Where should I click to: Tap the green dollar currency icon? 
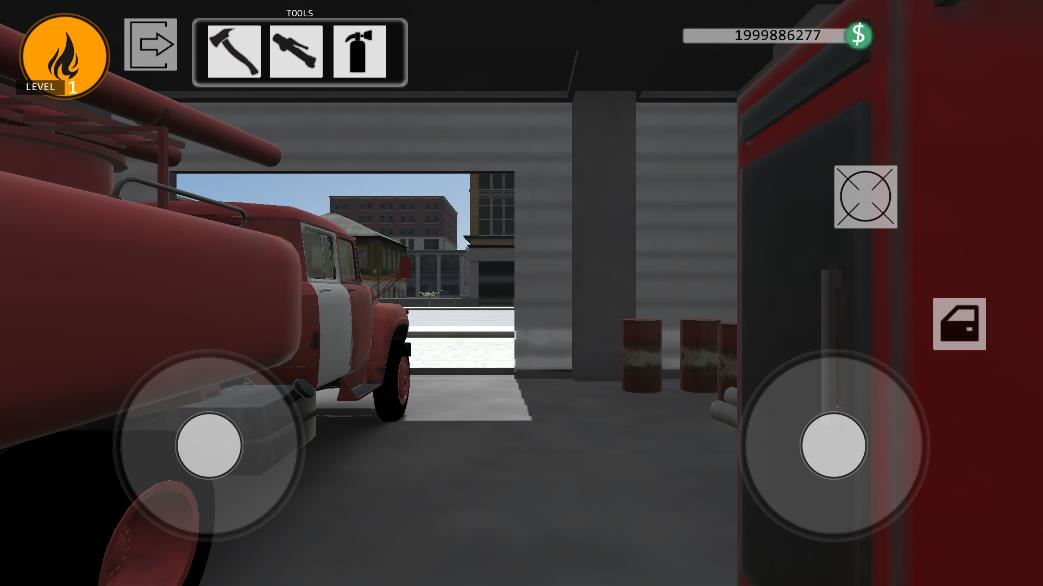[x=858, y=36]
